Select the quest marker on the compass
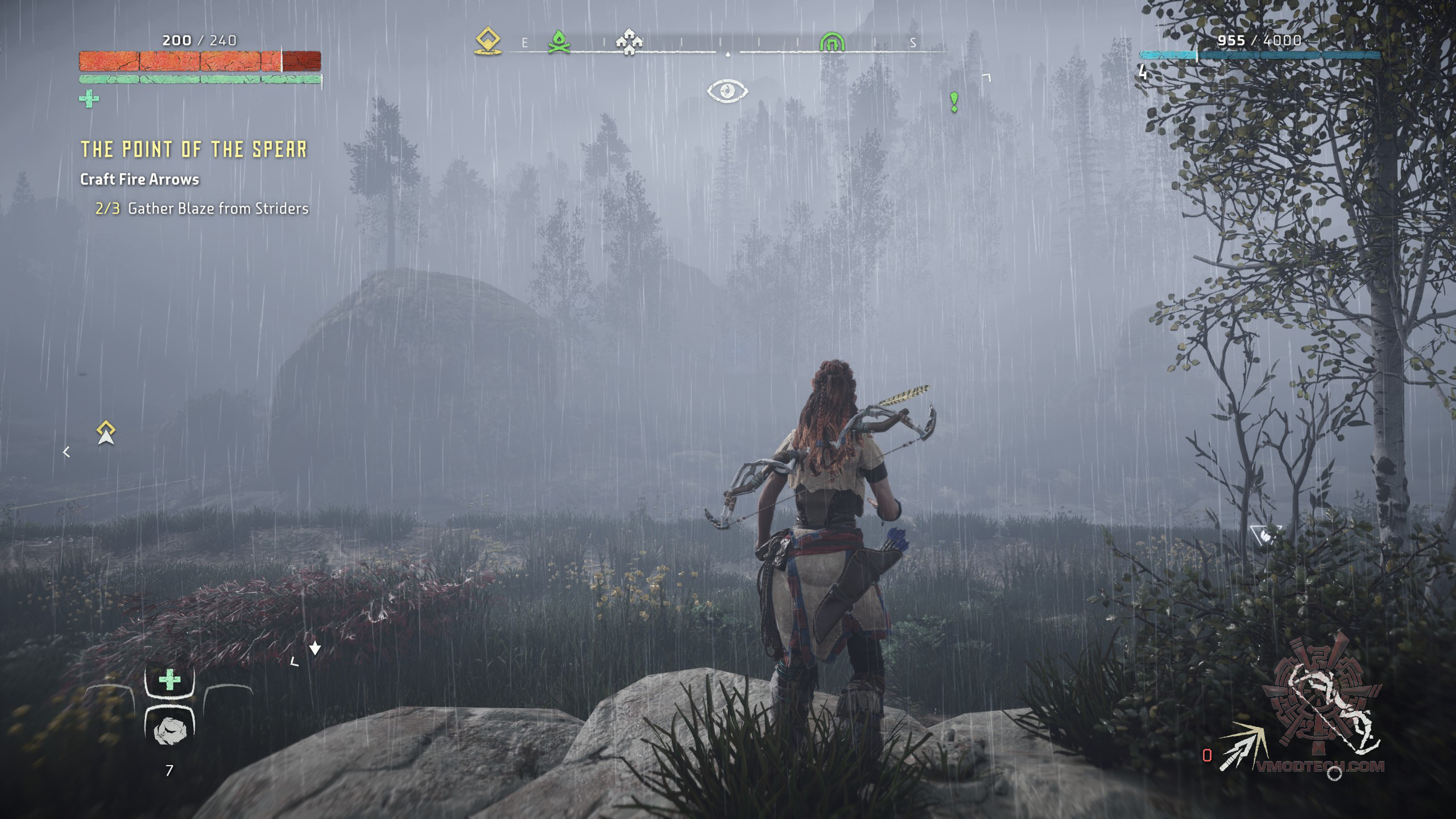 point(488,42)
